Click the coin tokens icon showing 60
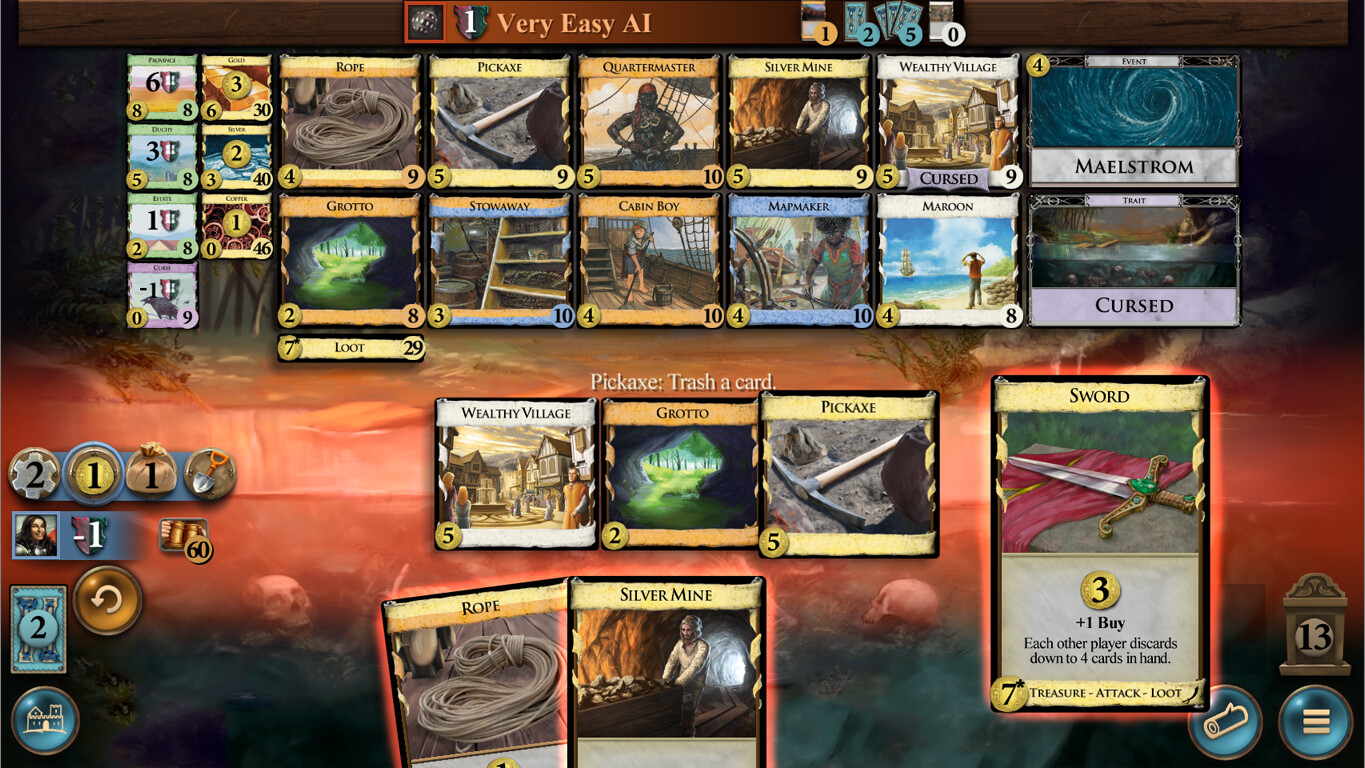Viewport: 1365px width, 768px height. pos(185,535)
